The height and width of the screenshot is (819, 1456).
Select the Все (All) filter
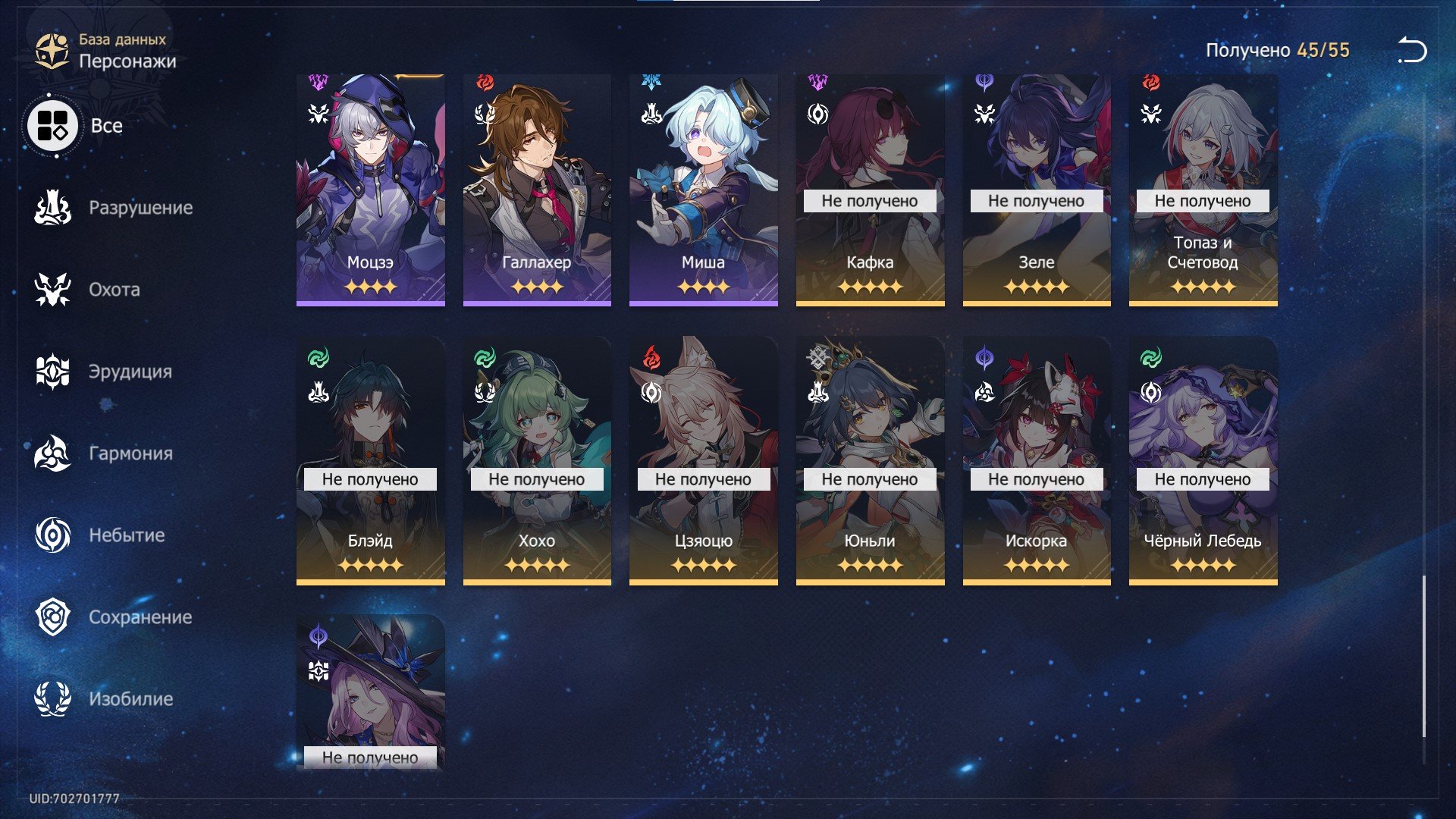coord(76,126)
